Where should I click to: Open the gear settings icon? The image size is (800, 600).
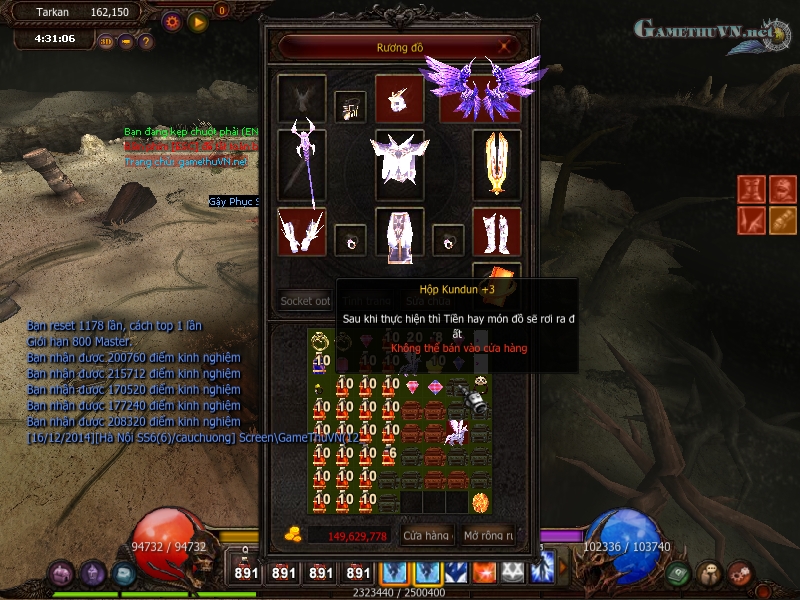click(x=172, y=21)
